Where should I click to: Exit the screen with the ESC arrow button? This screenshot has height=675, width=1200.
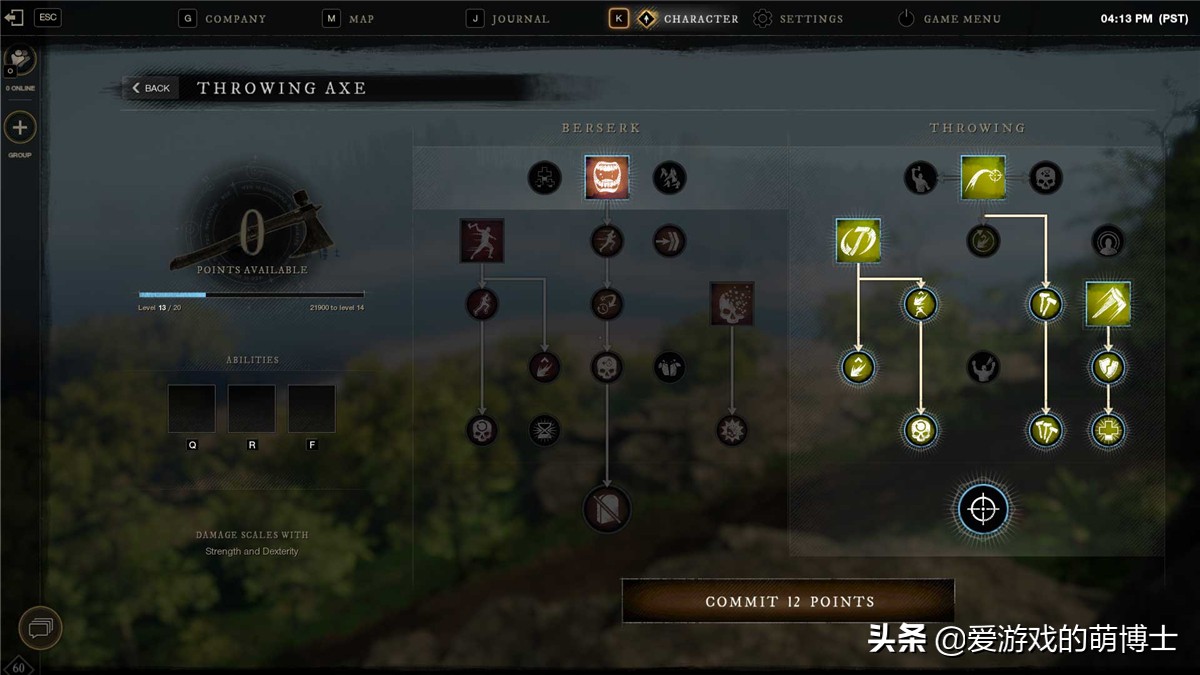[14, 17]
